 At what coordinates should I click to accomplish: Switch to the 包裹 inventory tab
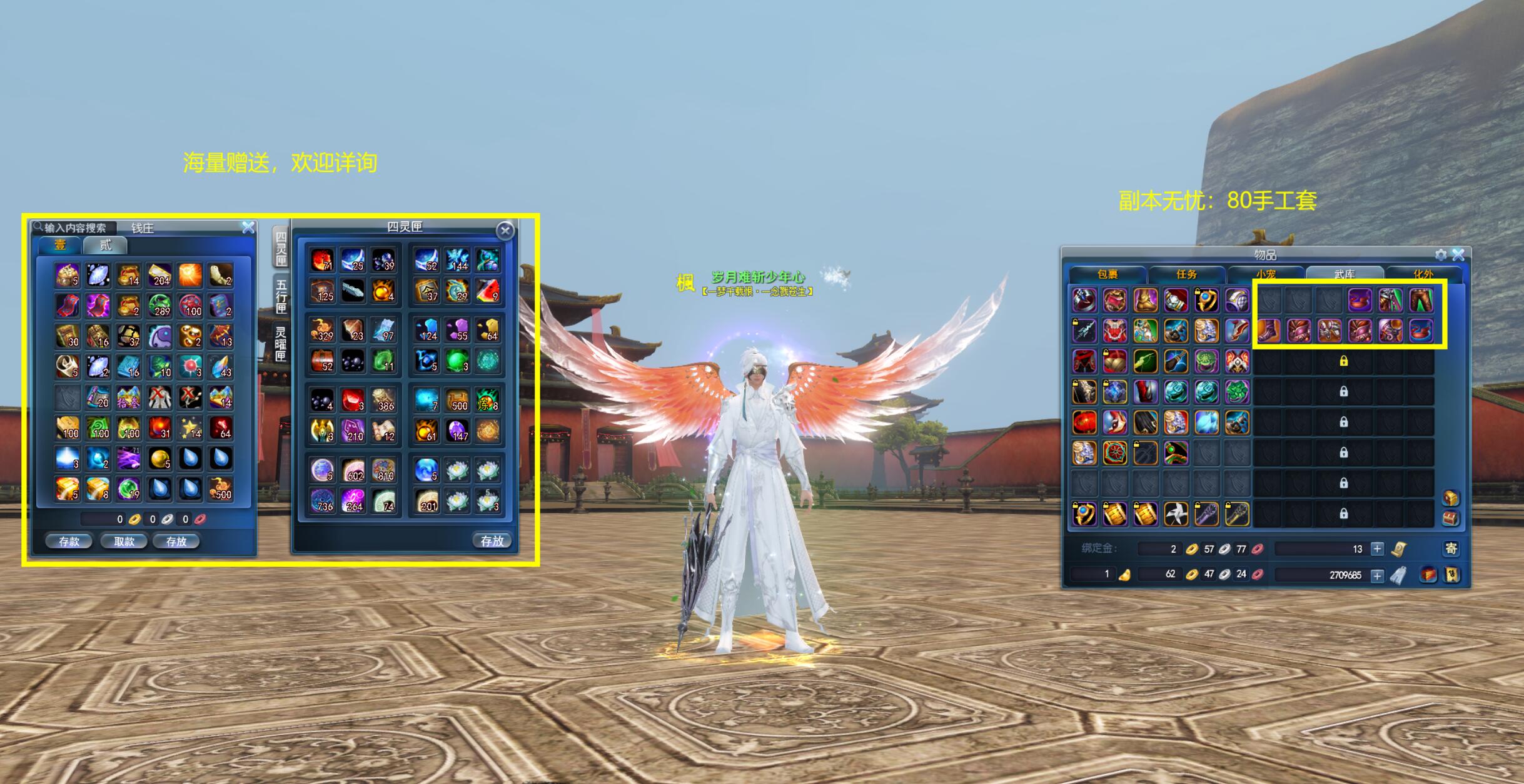click(1108, 274)
